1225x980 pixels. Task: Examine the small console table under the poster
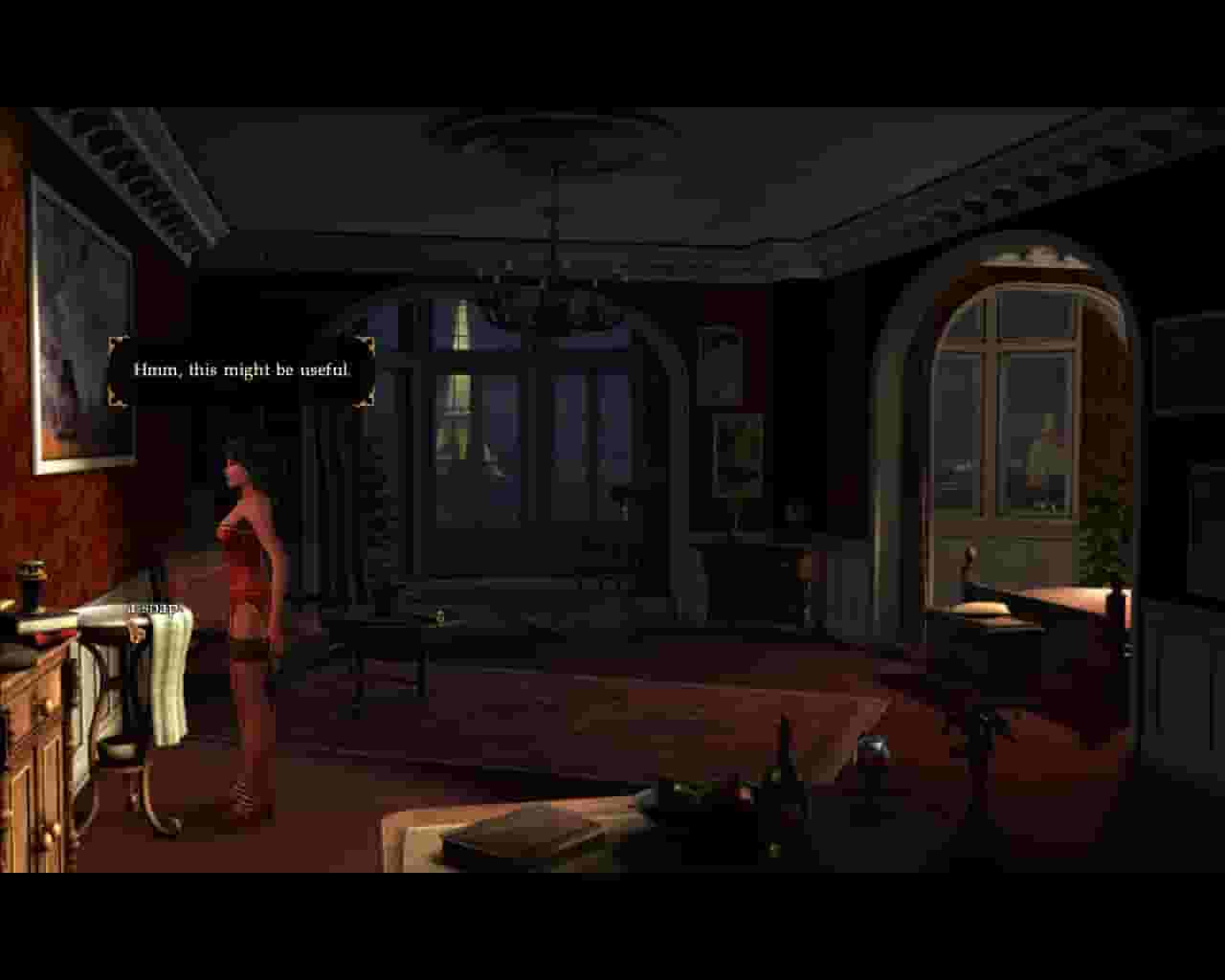pos(756,574)
